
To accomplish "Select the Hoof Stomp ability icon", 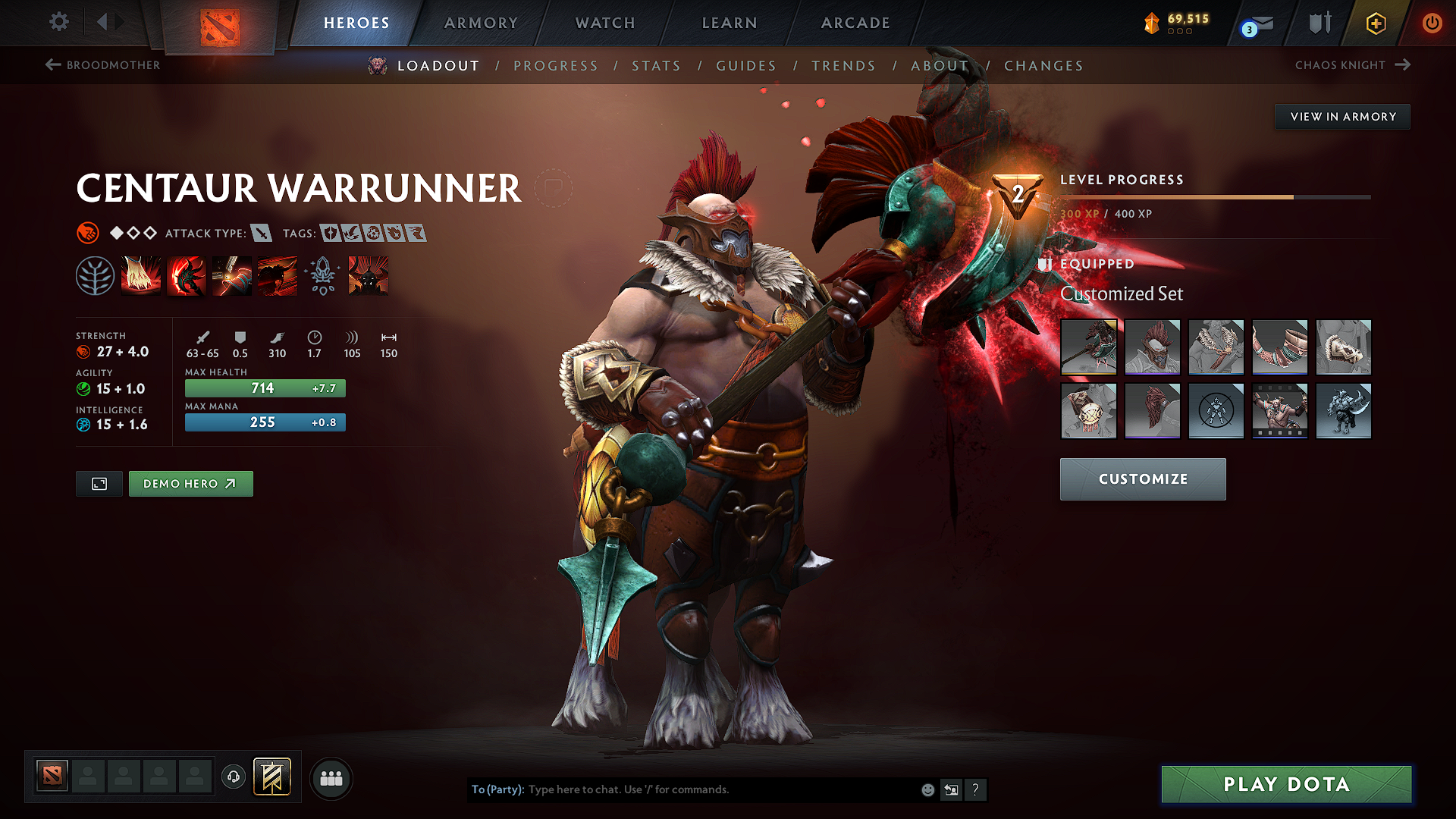I will coord(140,275).
